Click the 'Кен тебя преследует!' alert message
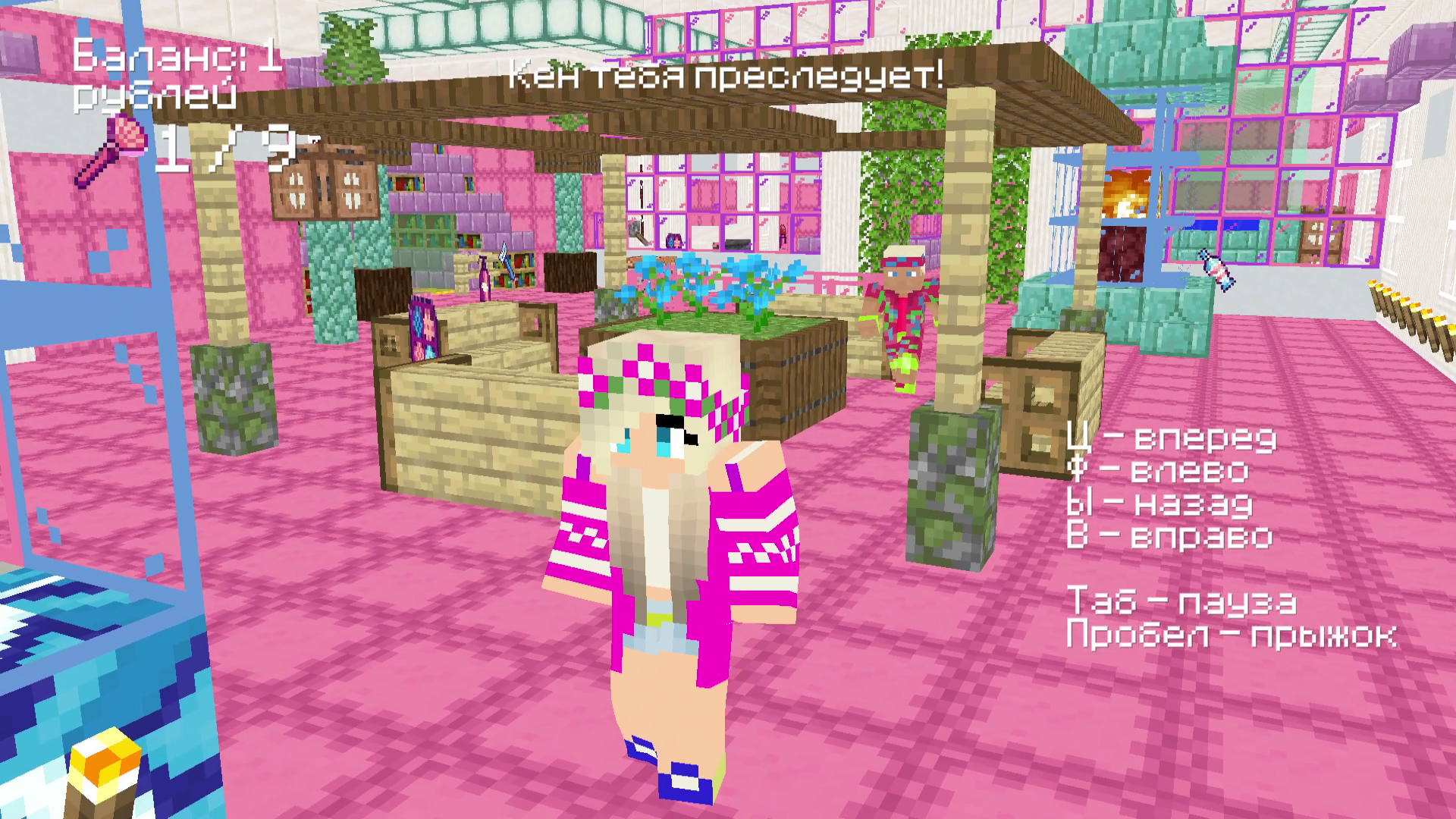 pyautogui.click(x=724, y=76)
